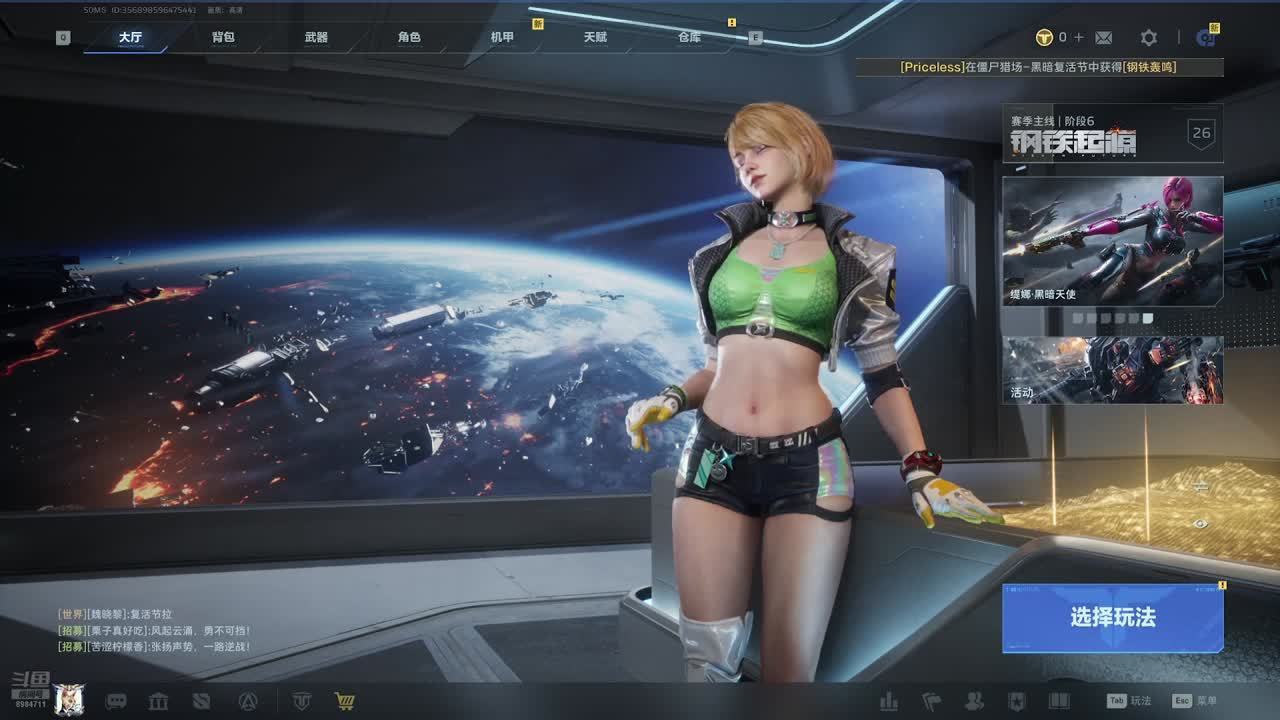Open the chat speech bubble icon
This screenshot has height=720, width=1280.
116,701
